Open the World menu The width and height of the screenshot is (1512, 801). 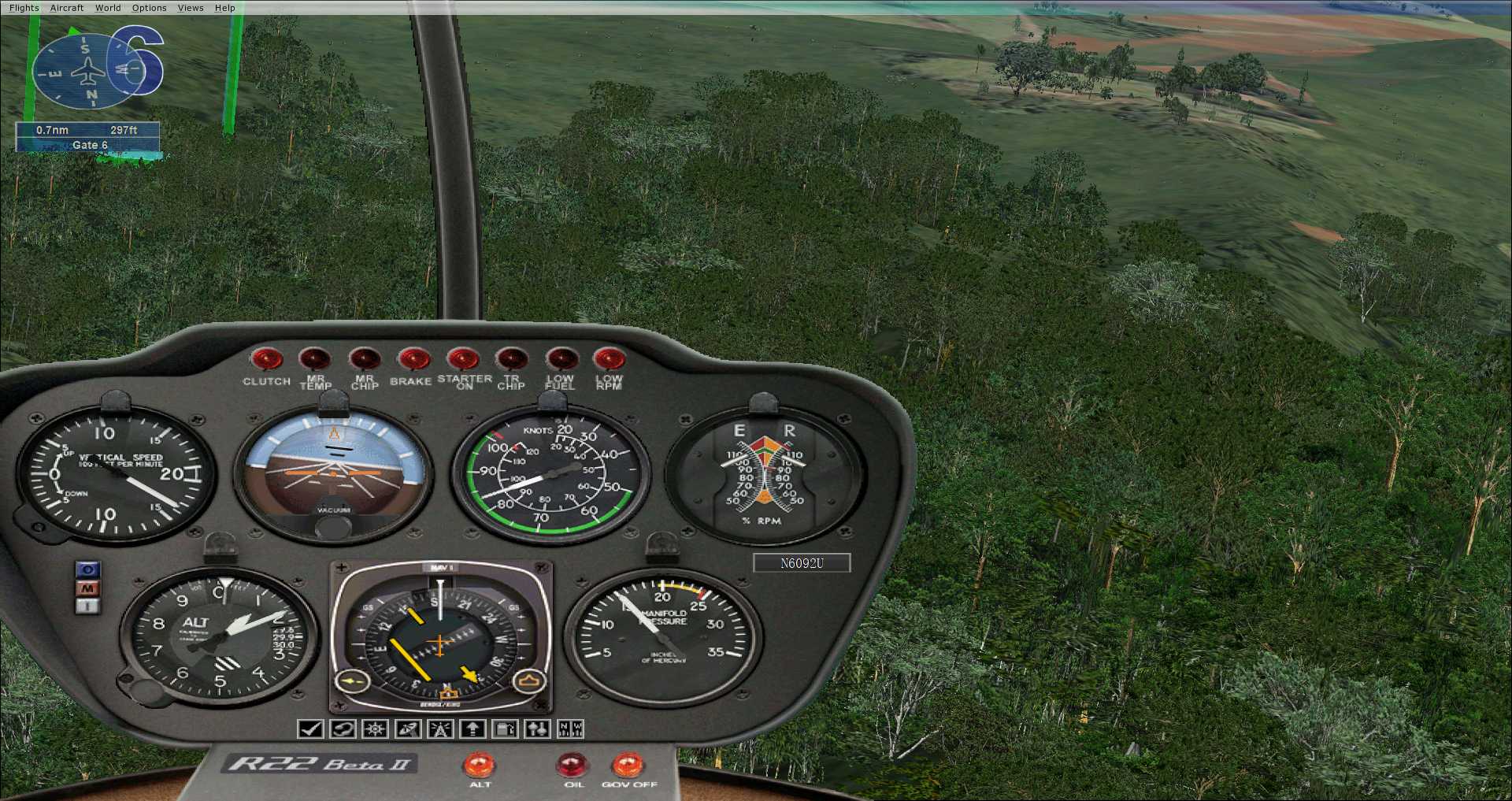point(108,8)
